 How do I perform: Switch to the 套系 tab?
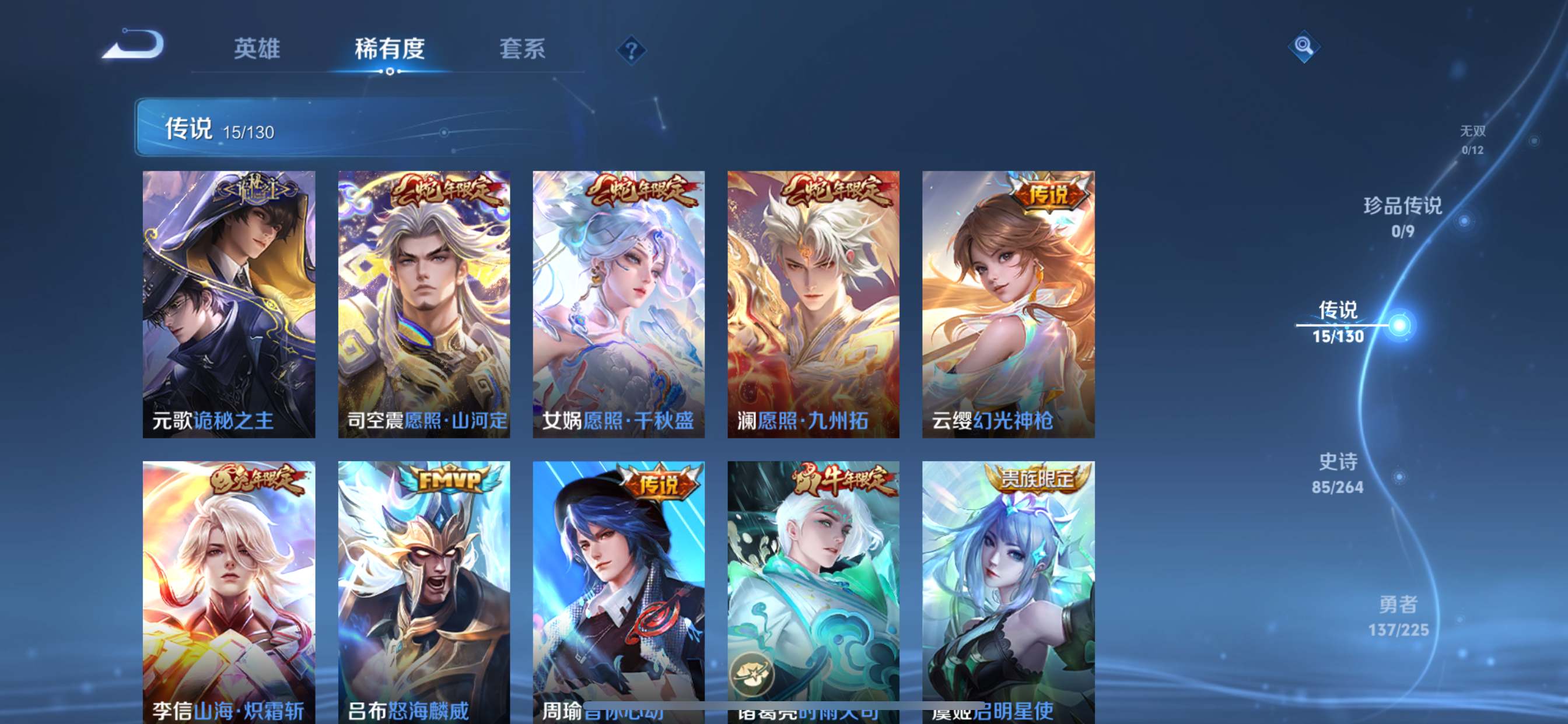coord(522,50)
